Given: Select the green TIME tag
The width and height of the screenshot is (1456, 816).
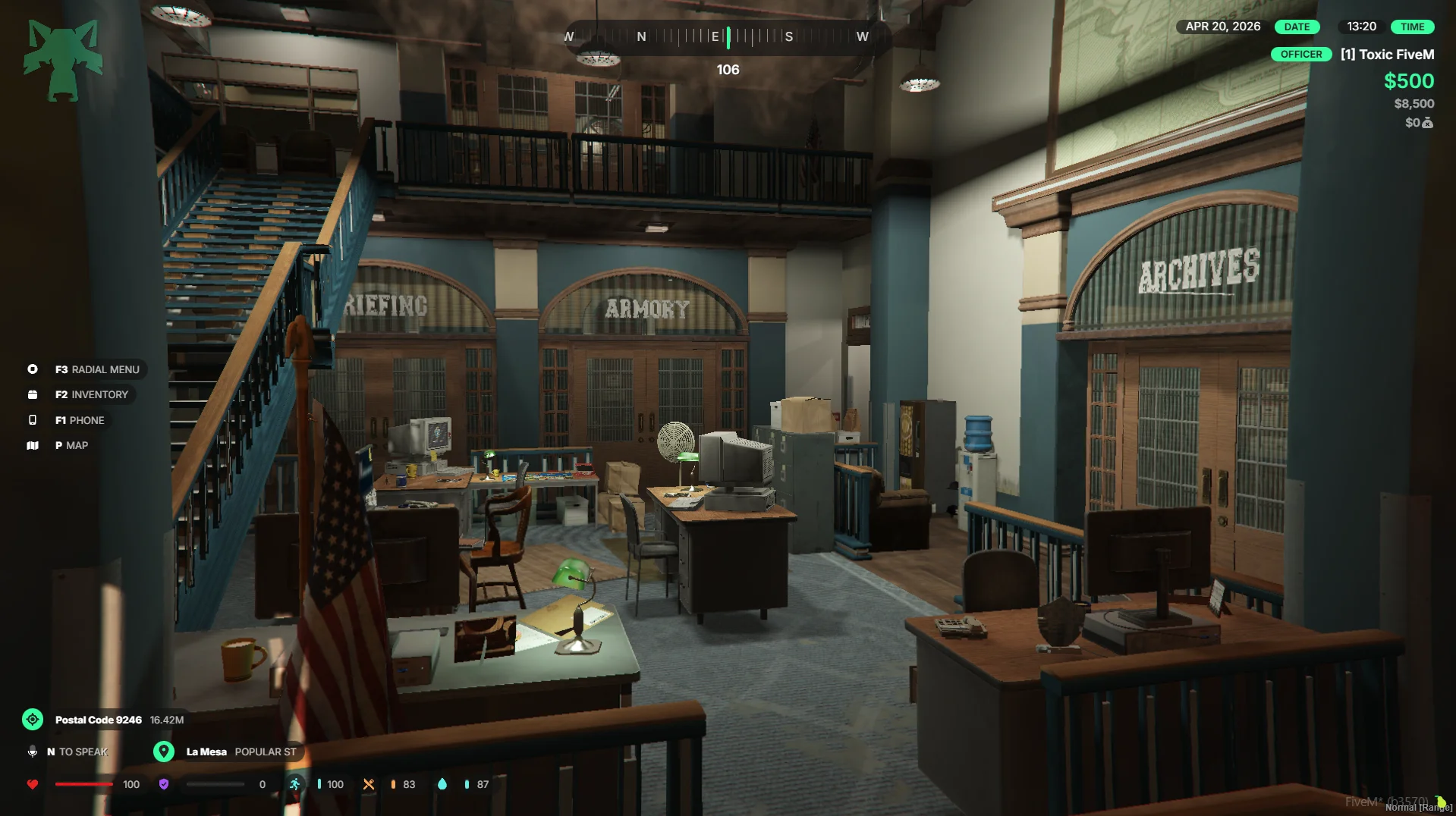Looking at the screenshot, I should [x=1412, y=27].
